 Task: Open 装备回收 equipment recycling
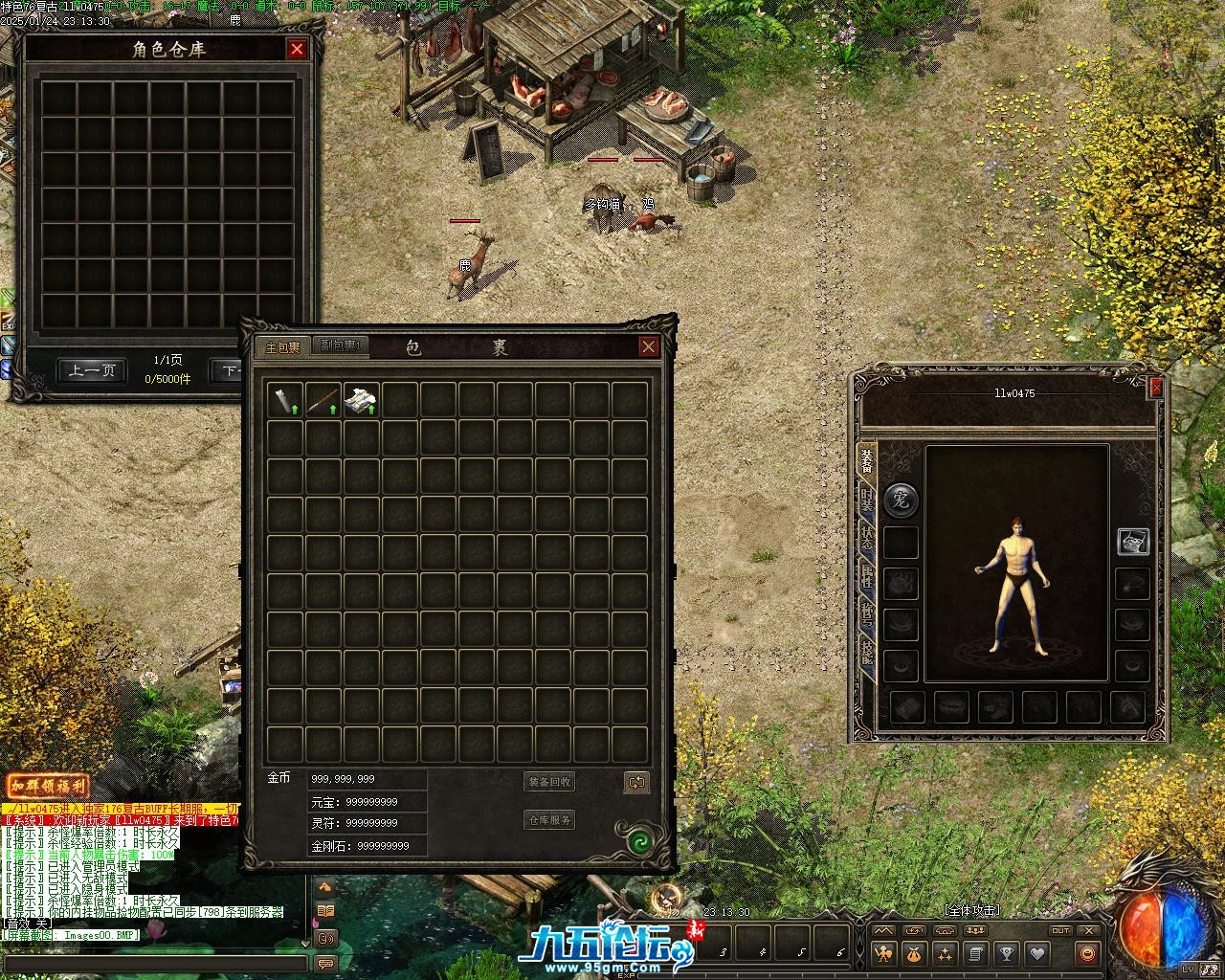[x=549, y=782]
